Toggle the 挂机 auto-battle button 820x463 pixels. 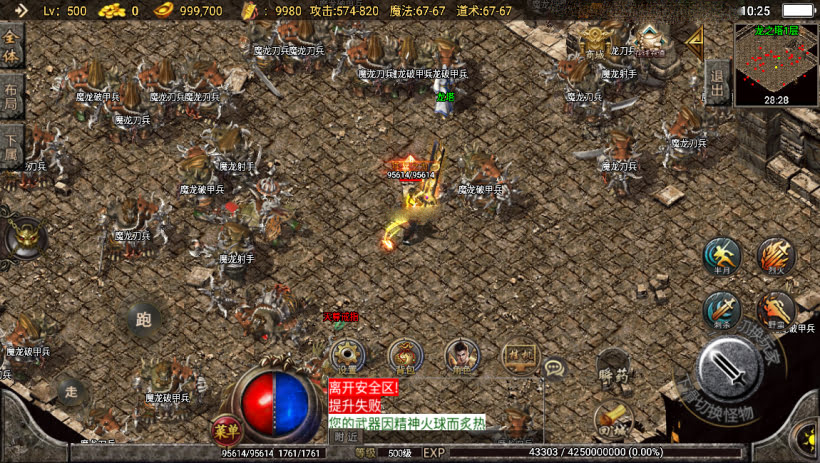[518, 357]
